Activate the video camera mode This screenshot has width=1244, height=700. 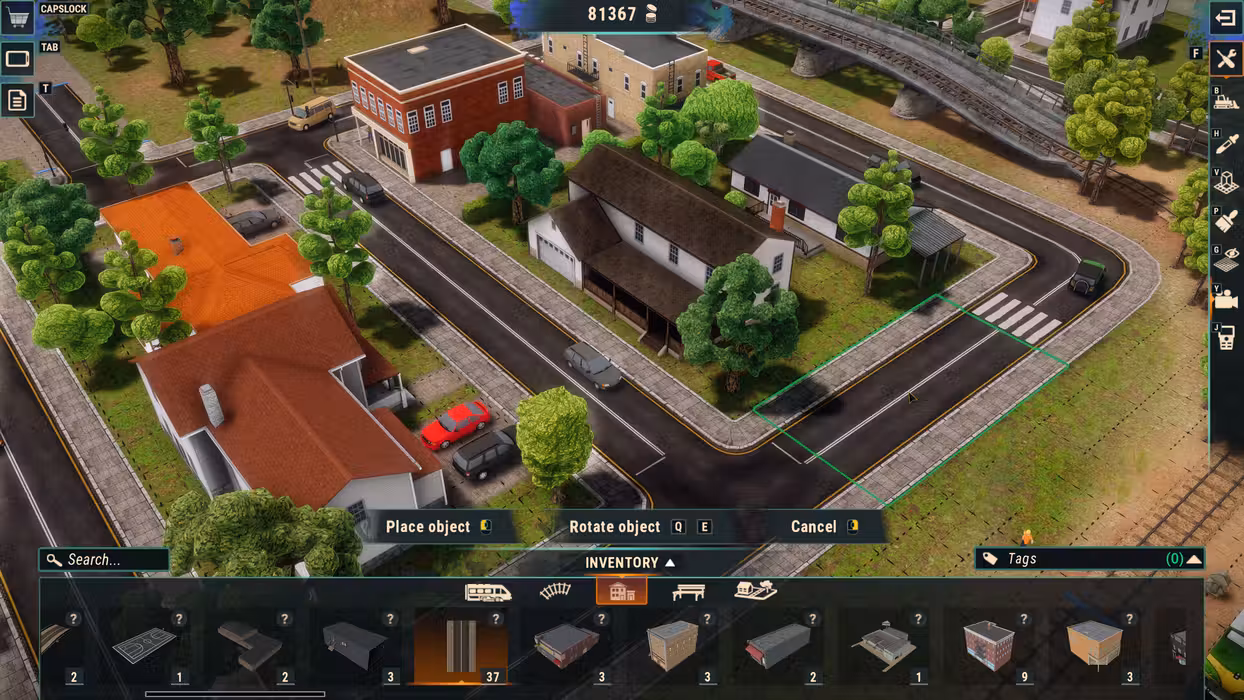1226,299
